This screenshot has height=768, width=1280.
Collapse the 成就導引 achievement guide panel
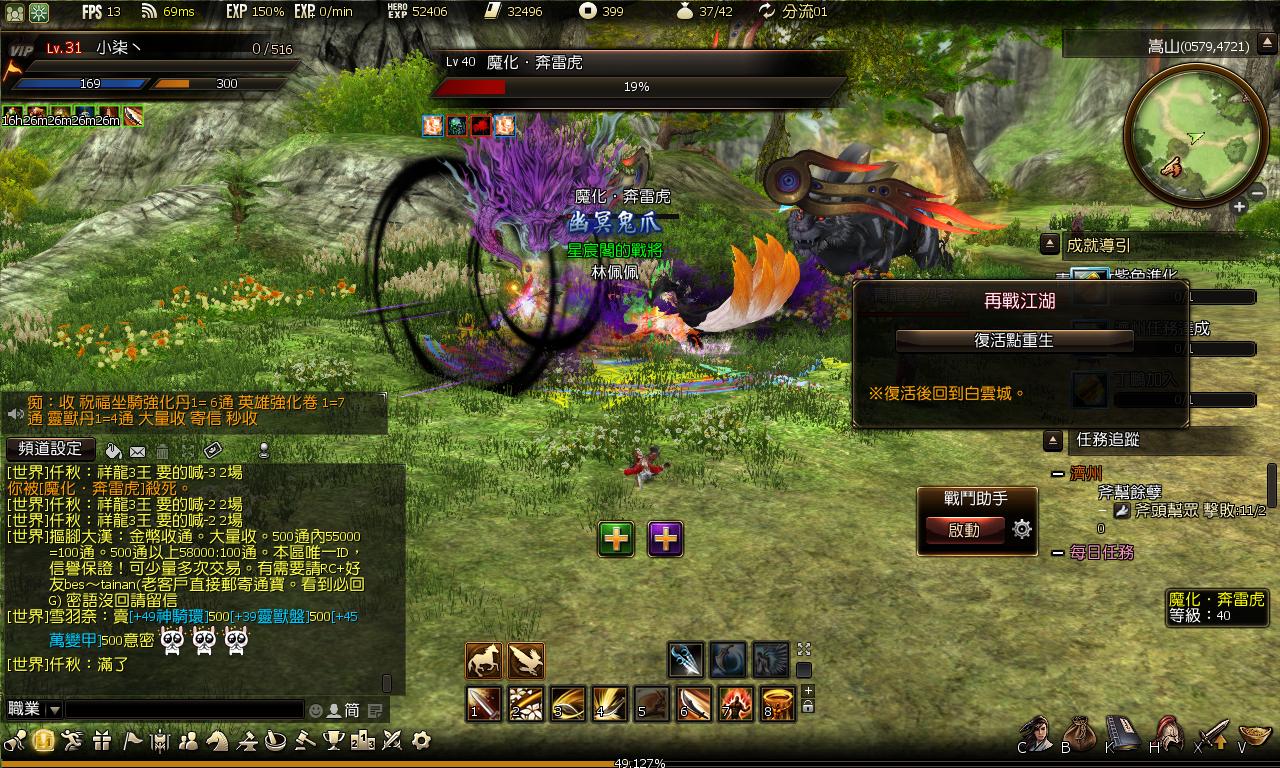[1050, 244]
